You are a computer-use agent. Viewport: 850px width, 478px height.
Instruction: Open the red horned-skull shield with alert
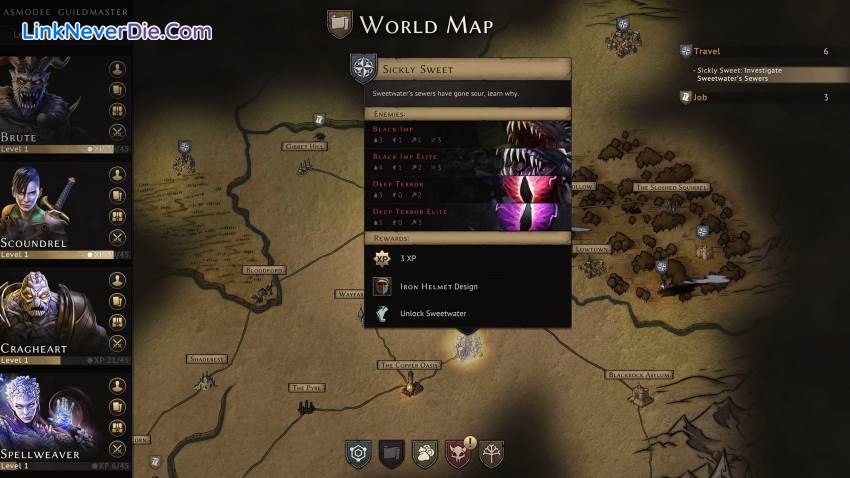point(459,454)
